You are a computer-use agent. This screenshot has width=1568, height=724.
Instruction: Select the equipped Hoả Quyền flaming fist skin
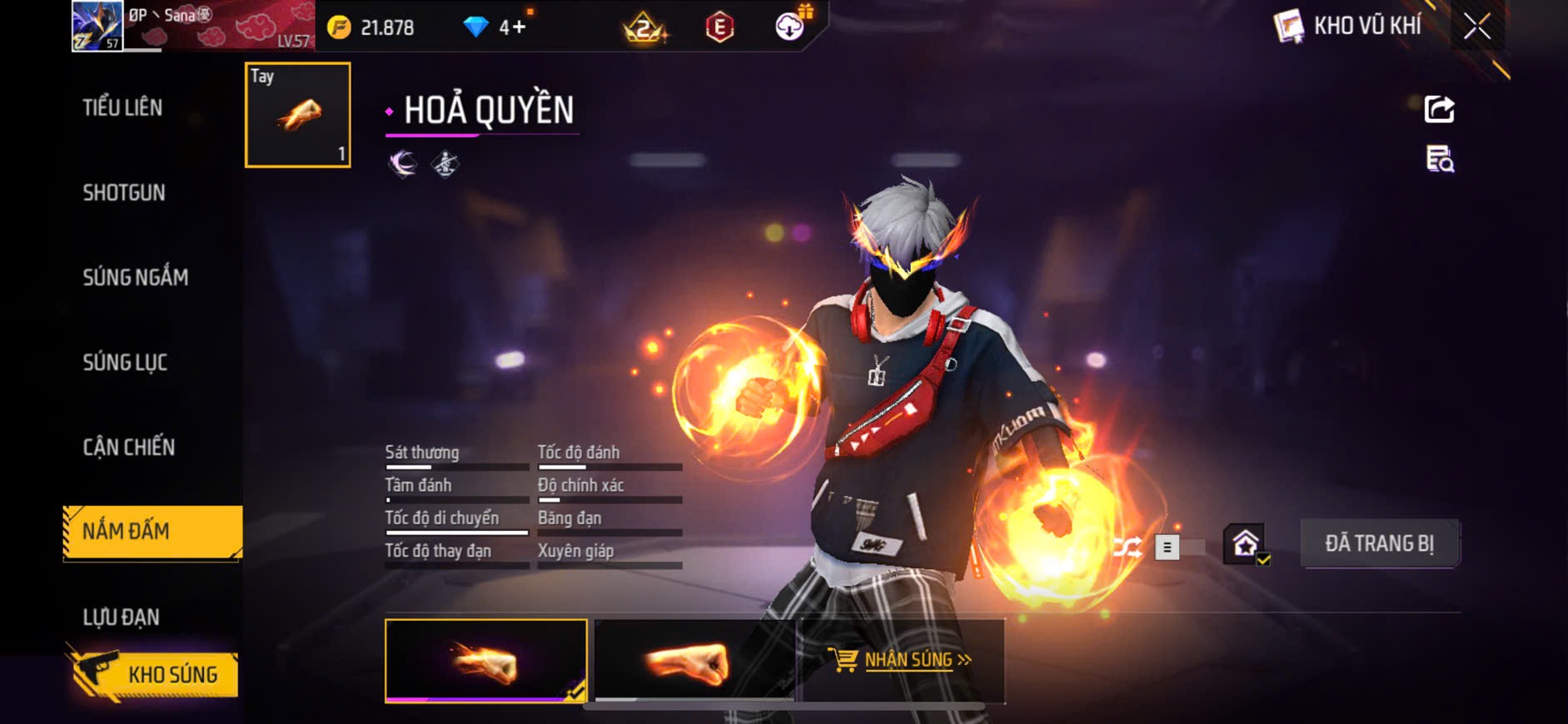point(485,661)
